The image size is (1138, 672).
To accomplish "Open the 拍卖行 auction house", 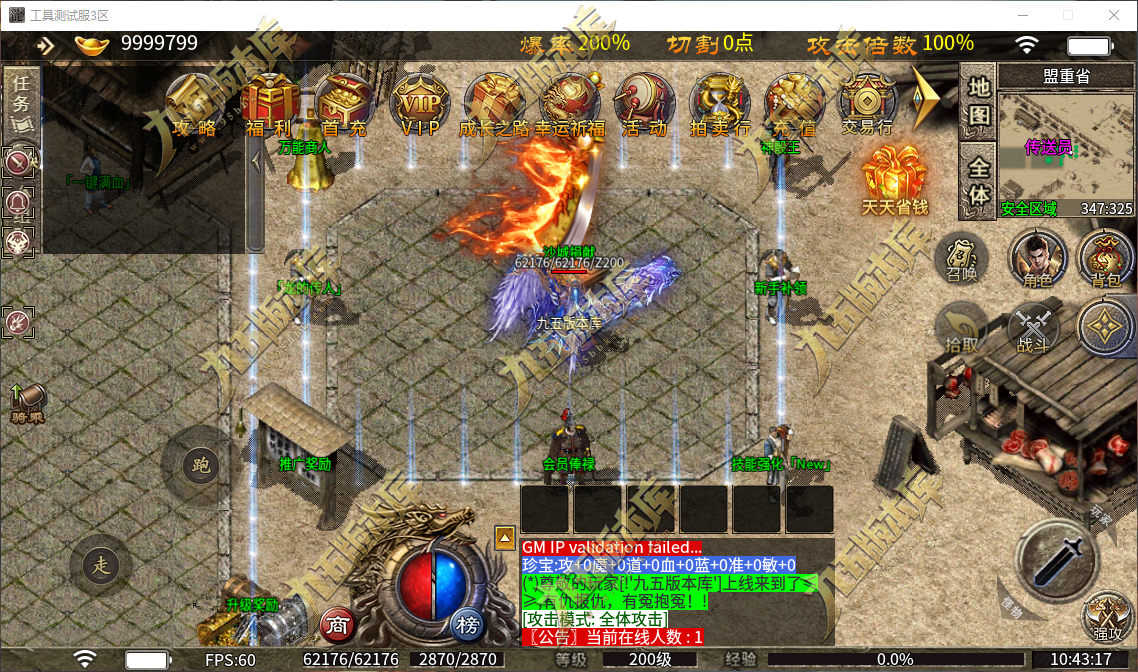I will (720, 105).
